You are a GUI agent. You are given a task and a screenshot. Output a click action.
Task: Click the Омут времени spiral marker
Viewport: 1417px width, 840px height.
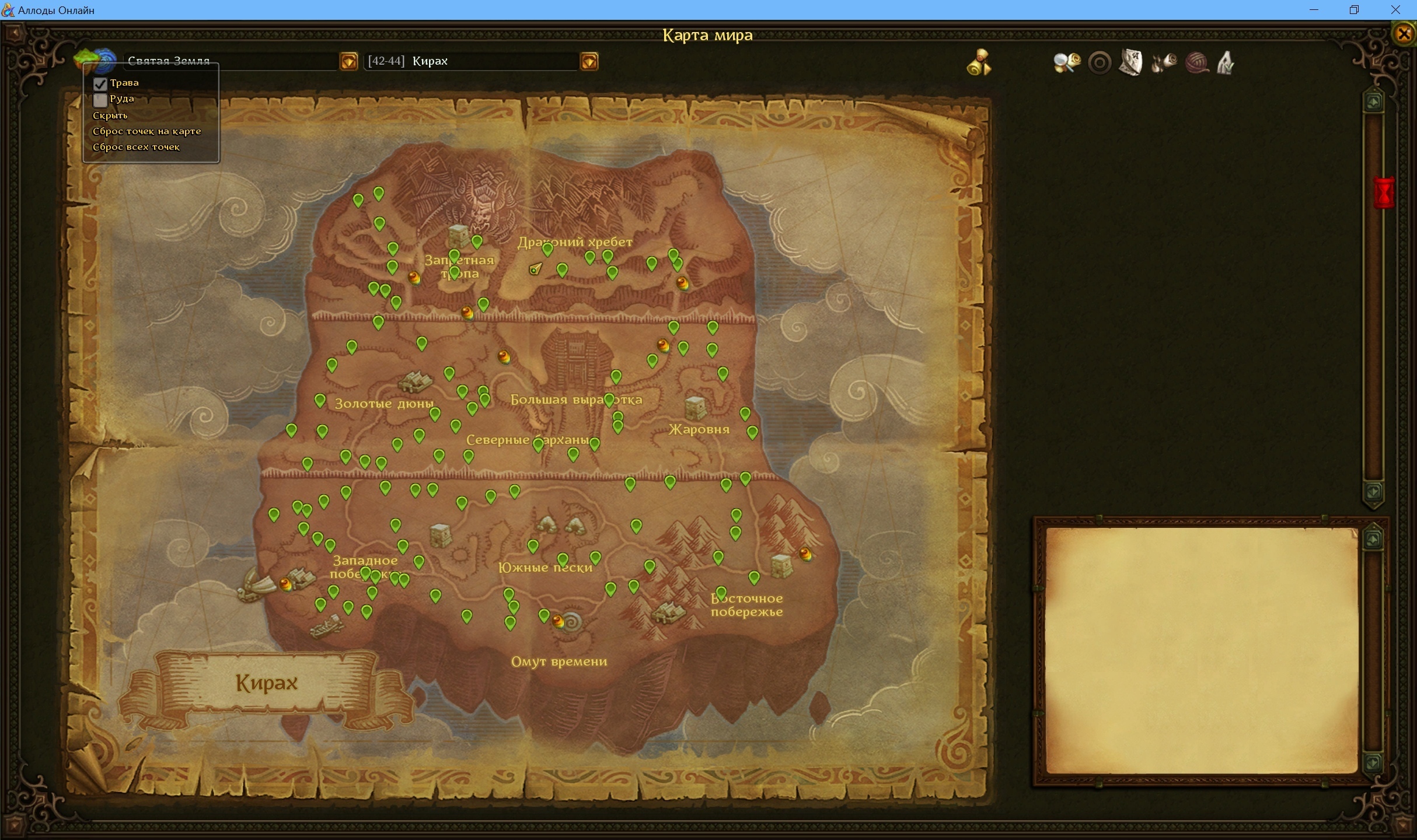(572, 622)
